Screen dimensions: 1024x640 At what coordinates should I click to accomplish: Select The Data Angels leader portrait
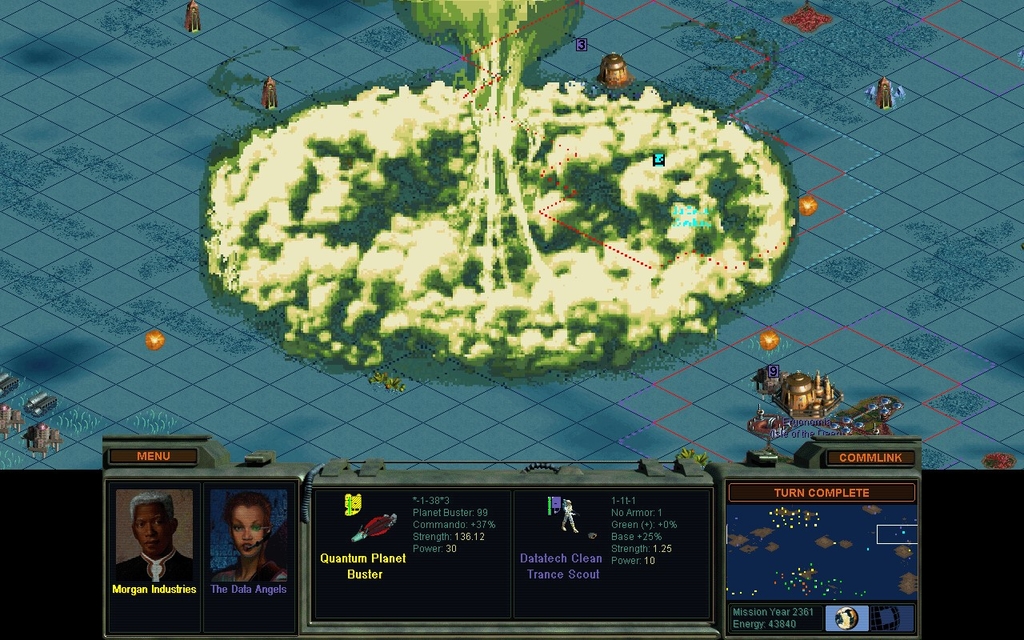pos(248,541)
